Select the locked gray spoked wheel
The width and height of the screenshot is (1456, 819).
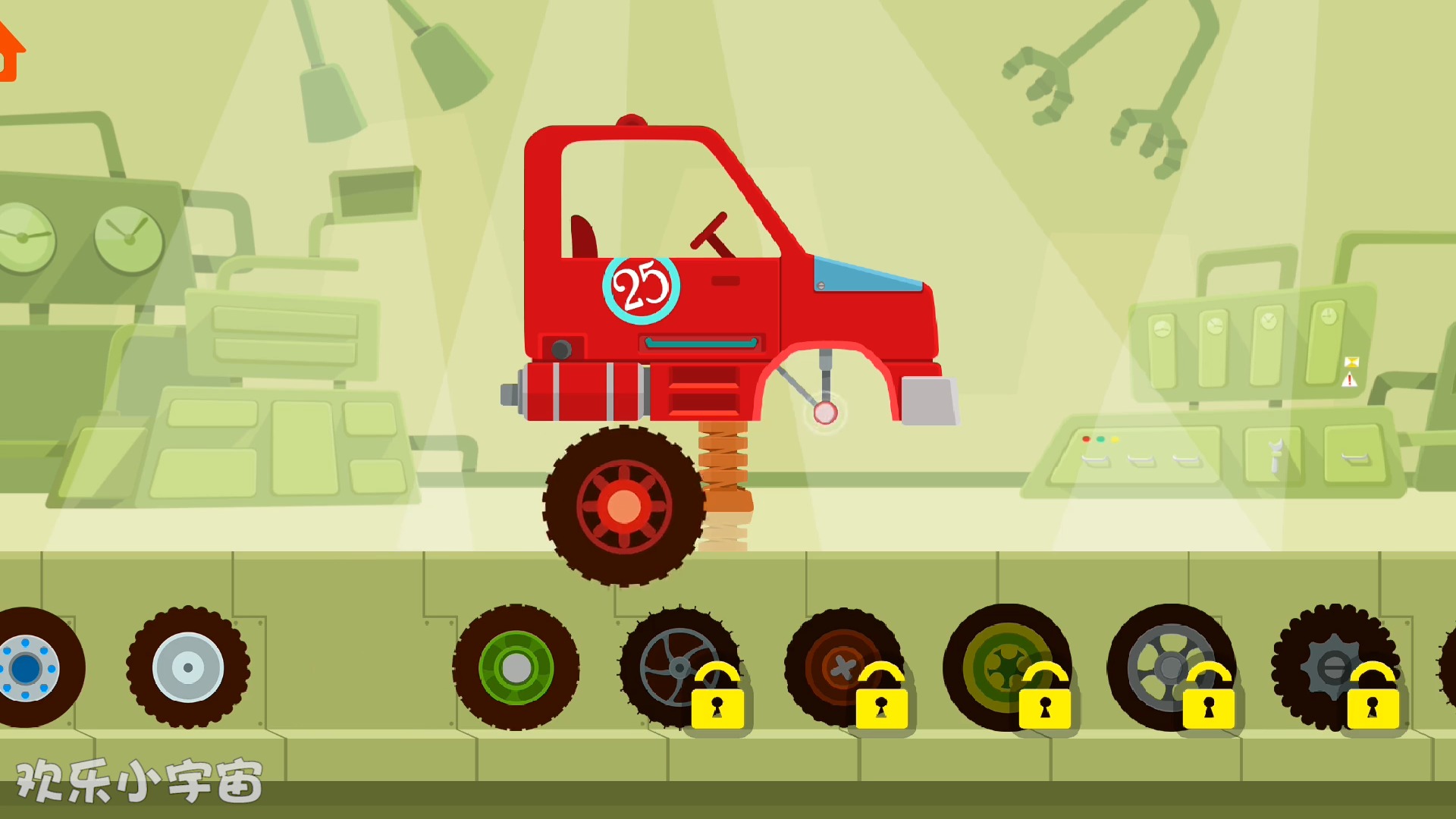pos(677,667)
